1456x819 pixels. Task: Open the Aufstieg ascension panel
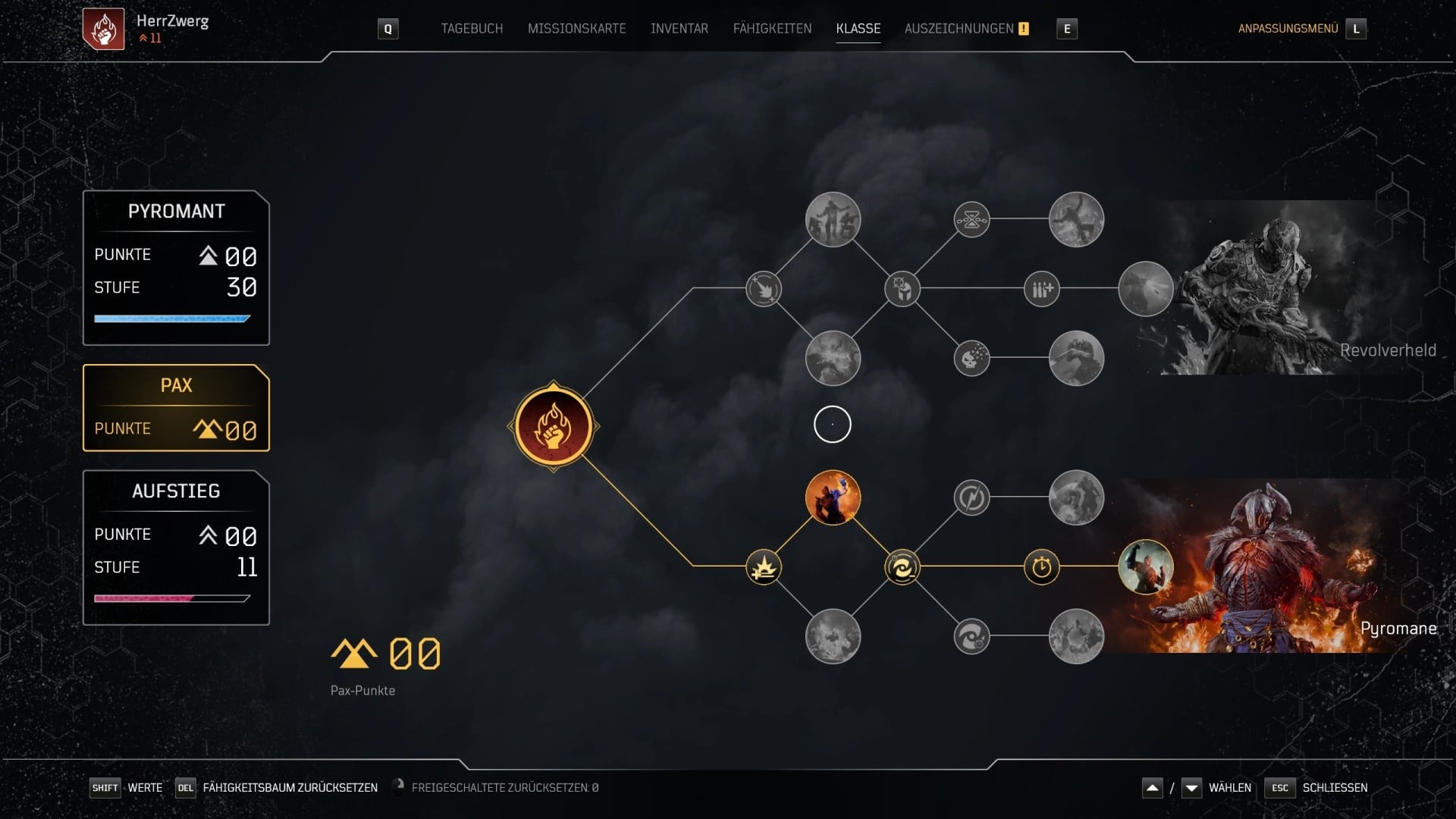(x=176, y=548)
